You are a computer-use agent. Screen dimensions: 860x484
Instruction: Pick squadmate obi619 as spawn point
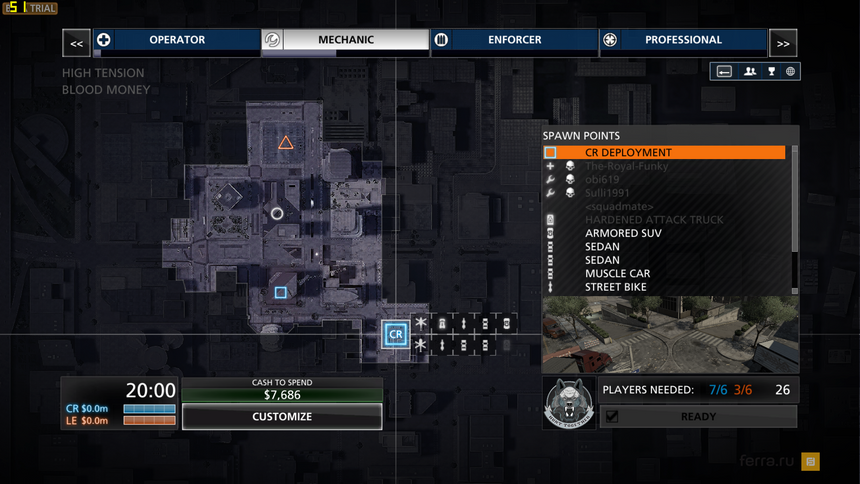tap(603, 179)
